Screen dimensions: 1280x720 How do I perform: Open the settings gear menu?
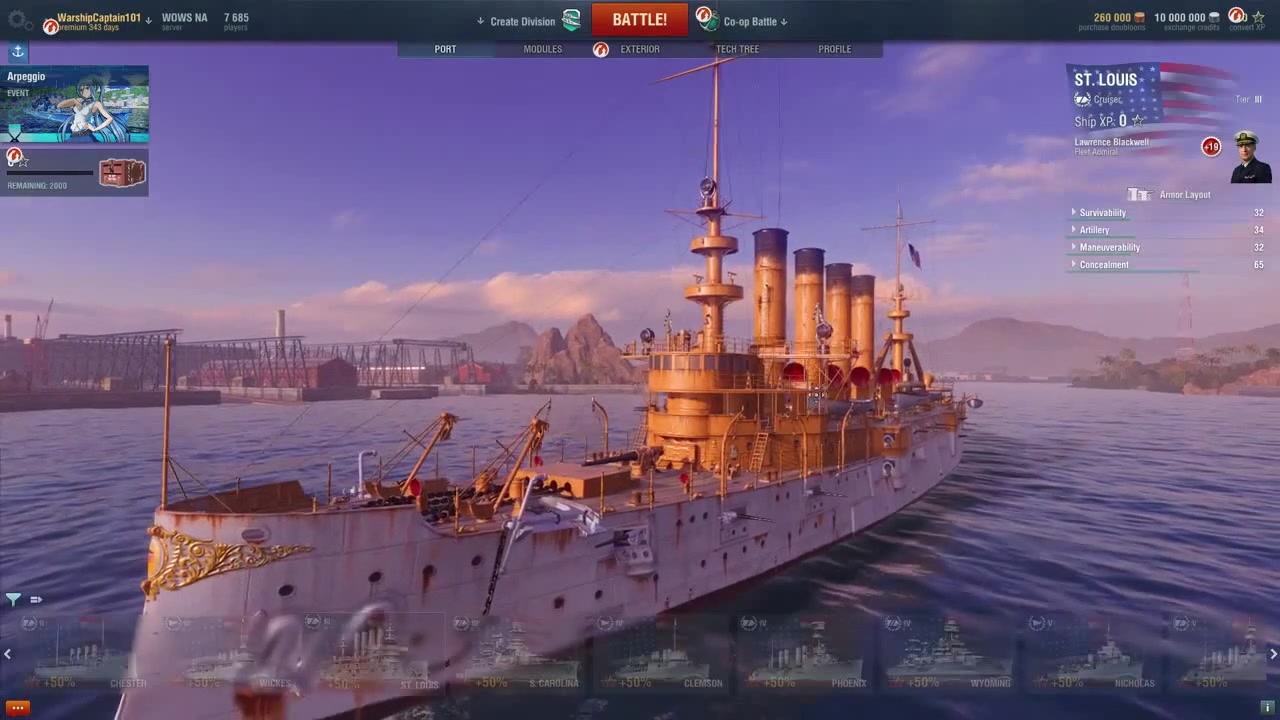(17, 19)
